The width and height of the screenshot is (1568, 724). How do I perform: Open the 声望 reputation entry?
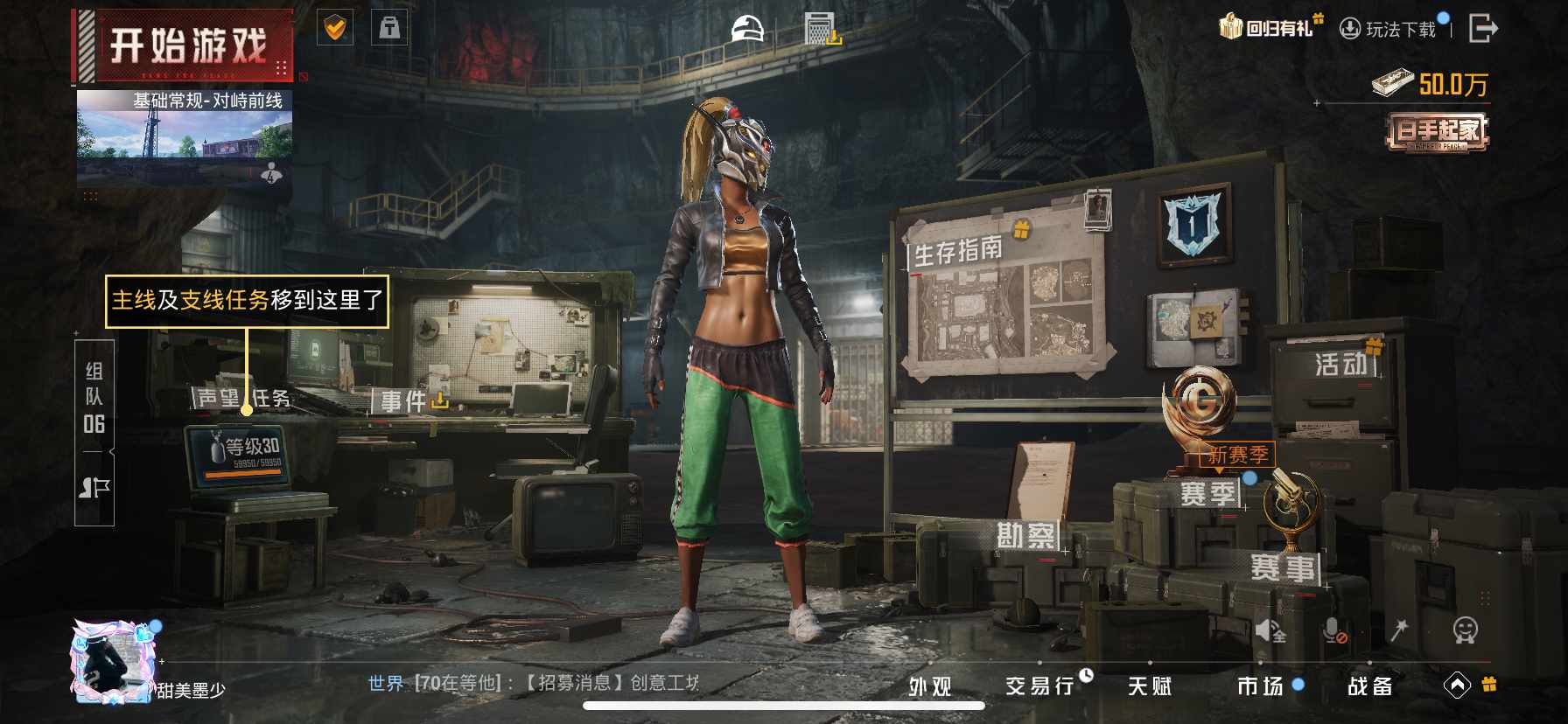218,399
